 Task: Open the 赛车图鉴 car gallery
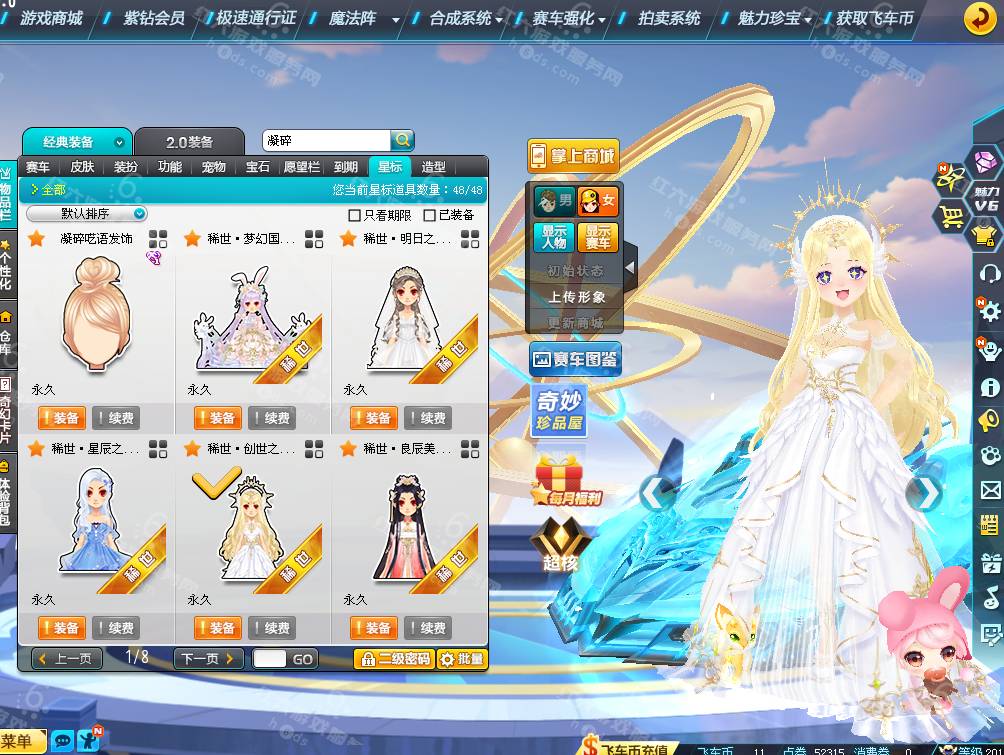coord(575,359)
